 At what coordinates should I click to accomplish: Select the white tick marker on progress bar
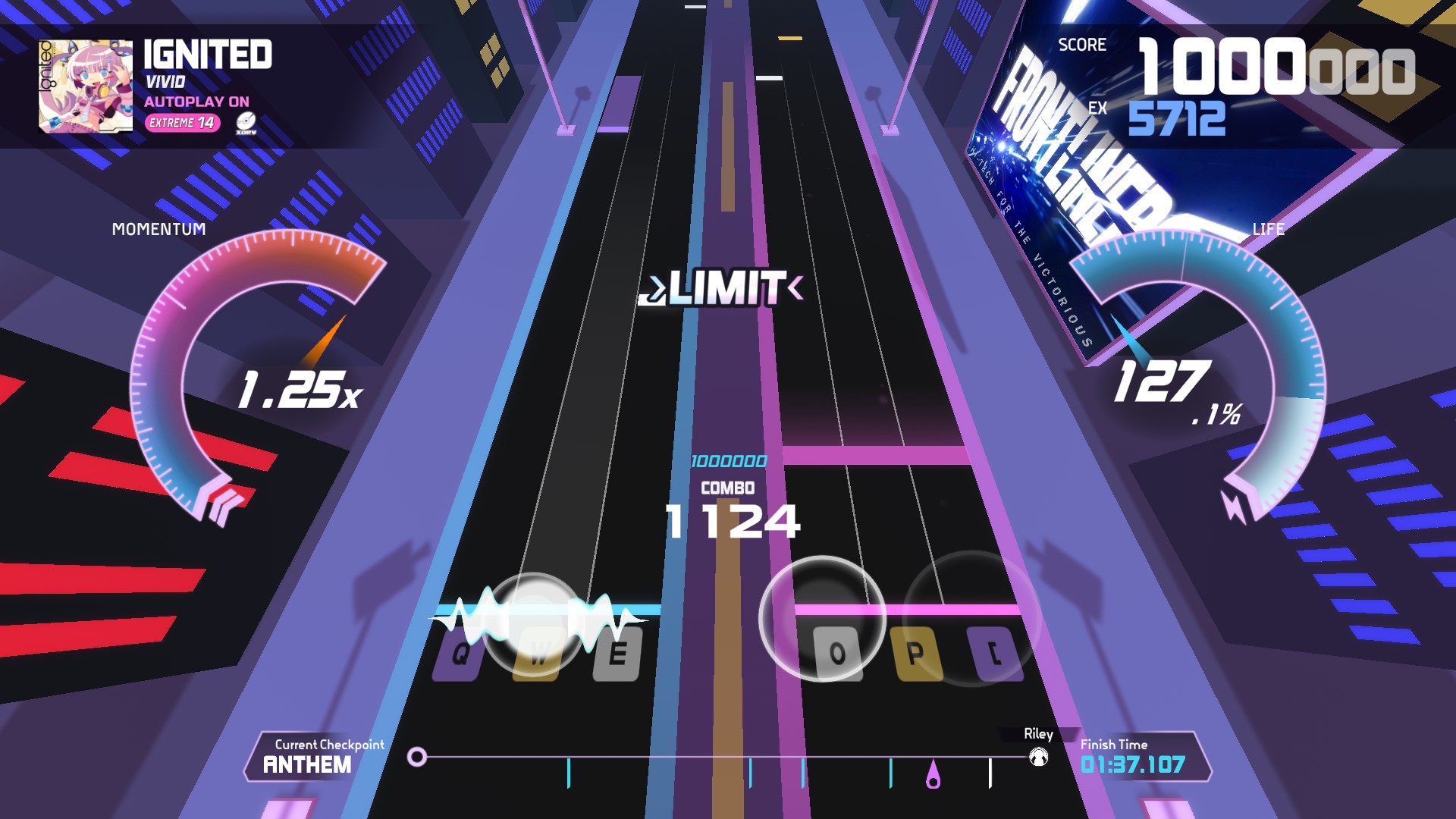coord(990,773)
